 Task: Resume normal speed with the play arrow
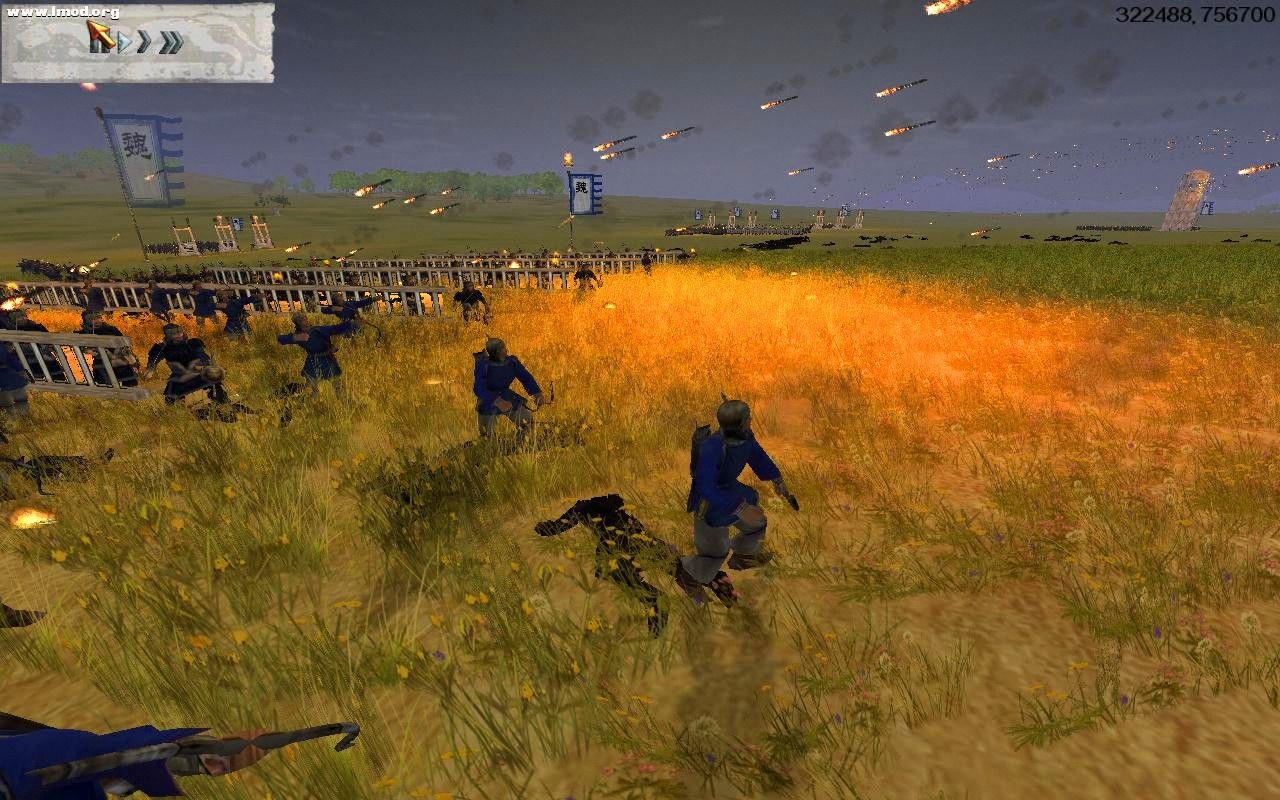coord(124,42)
